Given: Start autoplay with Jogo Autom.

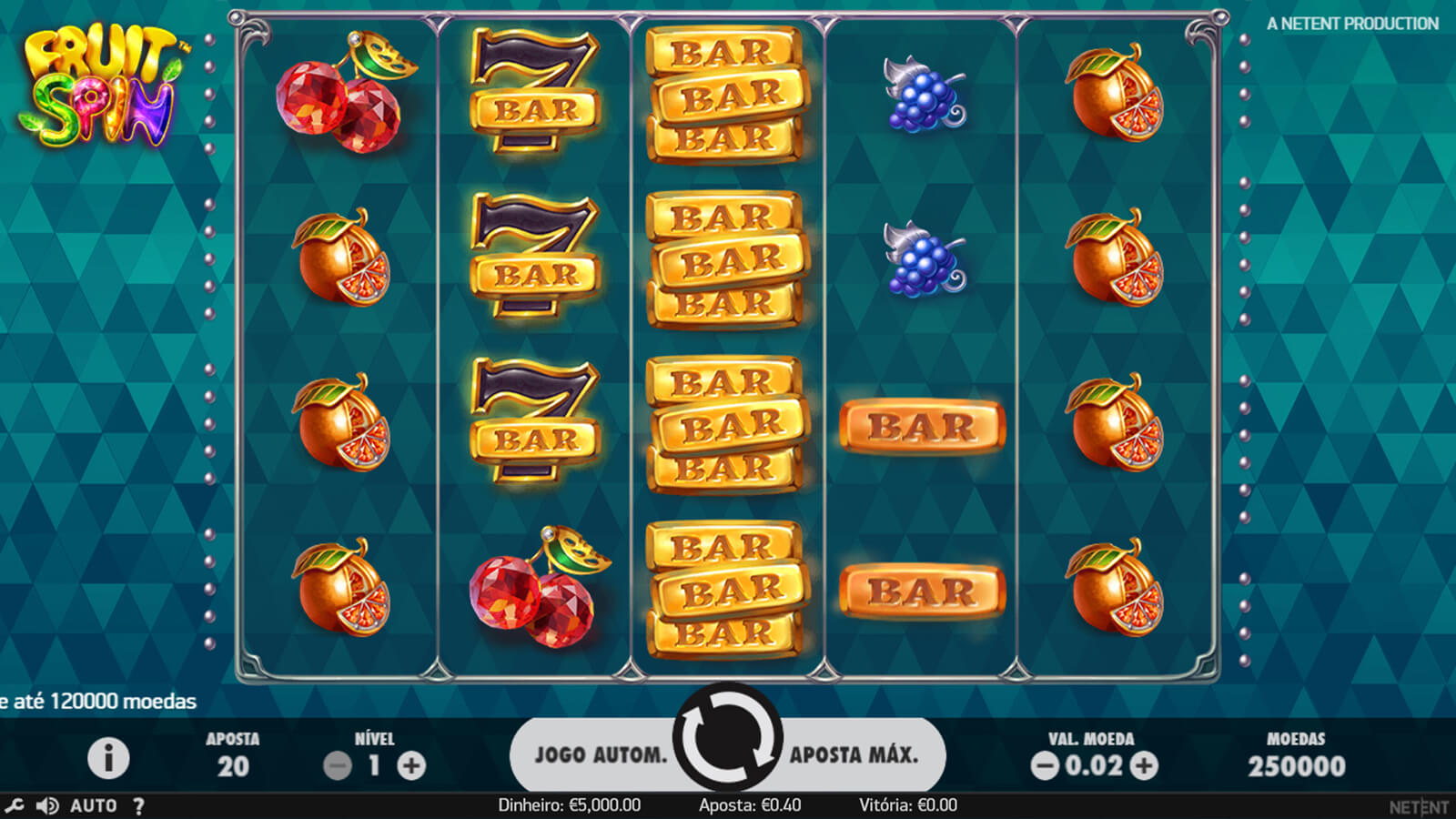Looking at the screenshot, I should pyautogui.click(x=600, y=754).
